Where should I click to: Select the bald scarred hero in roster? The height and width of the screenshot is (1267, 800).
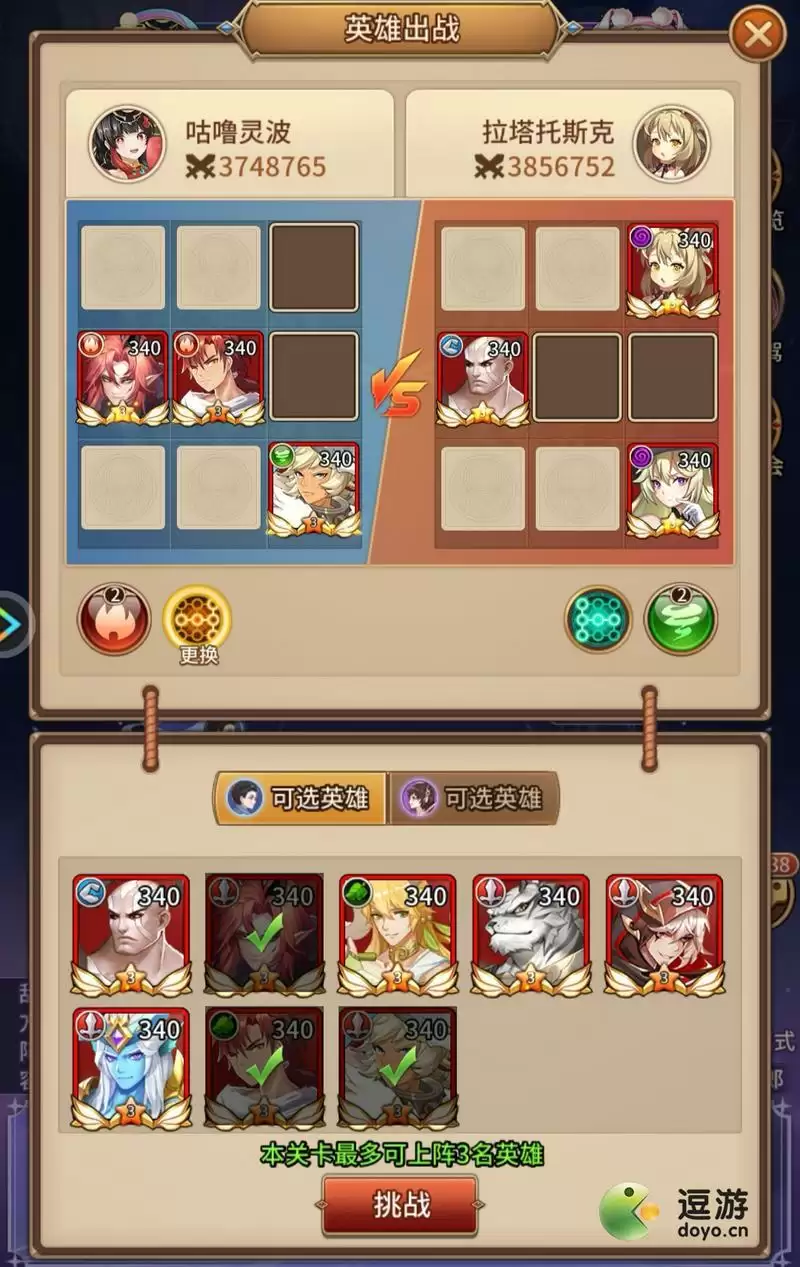click(x=130, y=934)
